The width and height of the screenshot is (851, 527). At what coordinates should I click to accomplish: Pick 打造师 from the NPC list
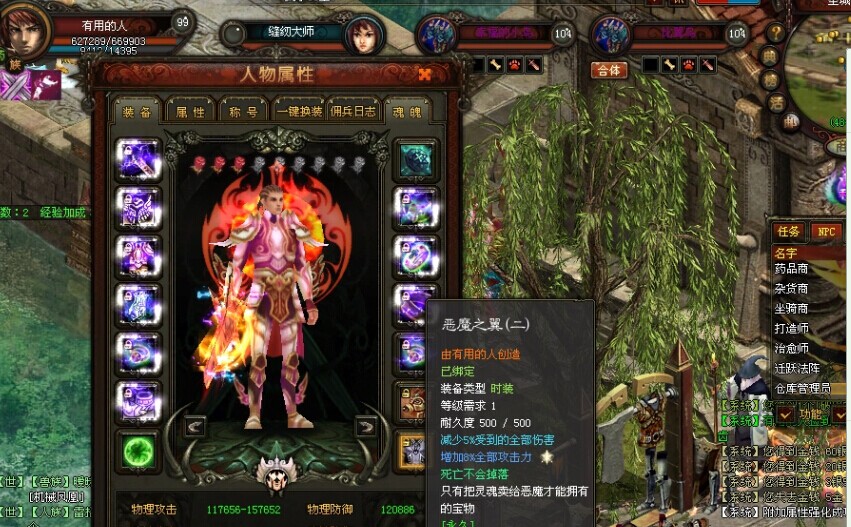pos(791,329)
